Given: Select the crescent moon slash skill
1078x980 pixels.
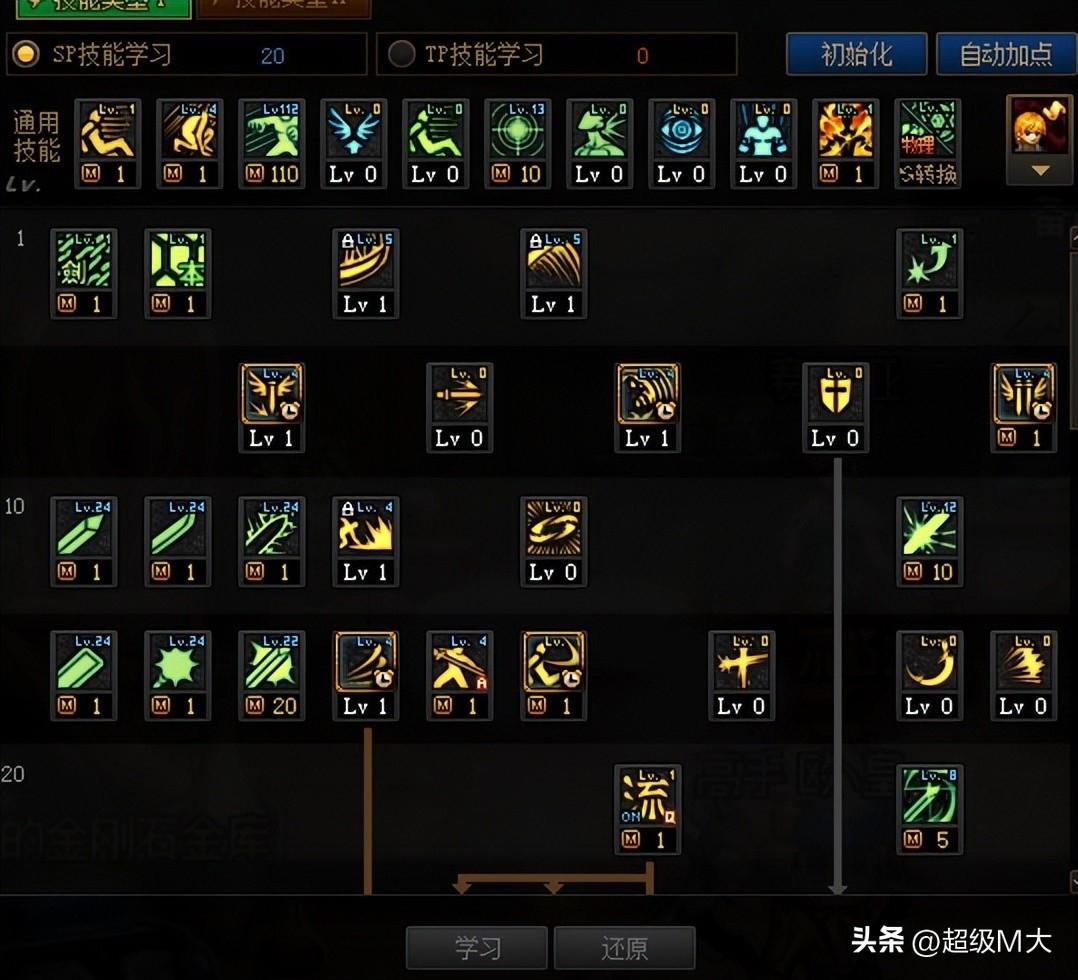Looking at the screenshot, I should 929,663.
